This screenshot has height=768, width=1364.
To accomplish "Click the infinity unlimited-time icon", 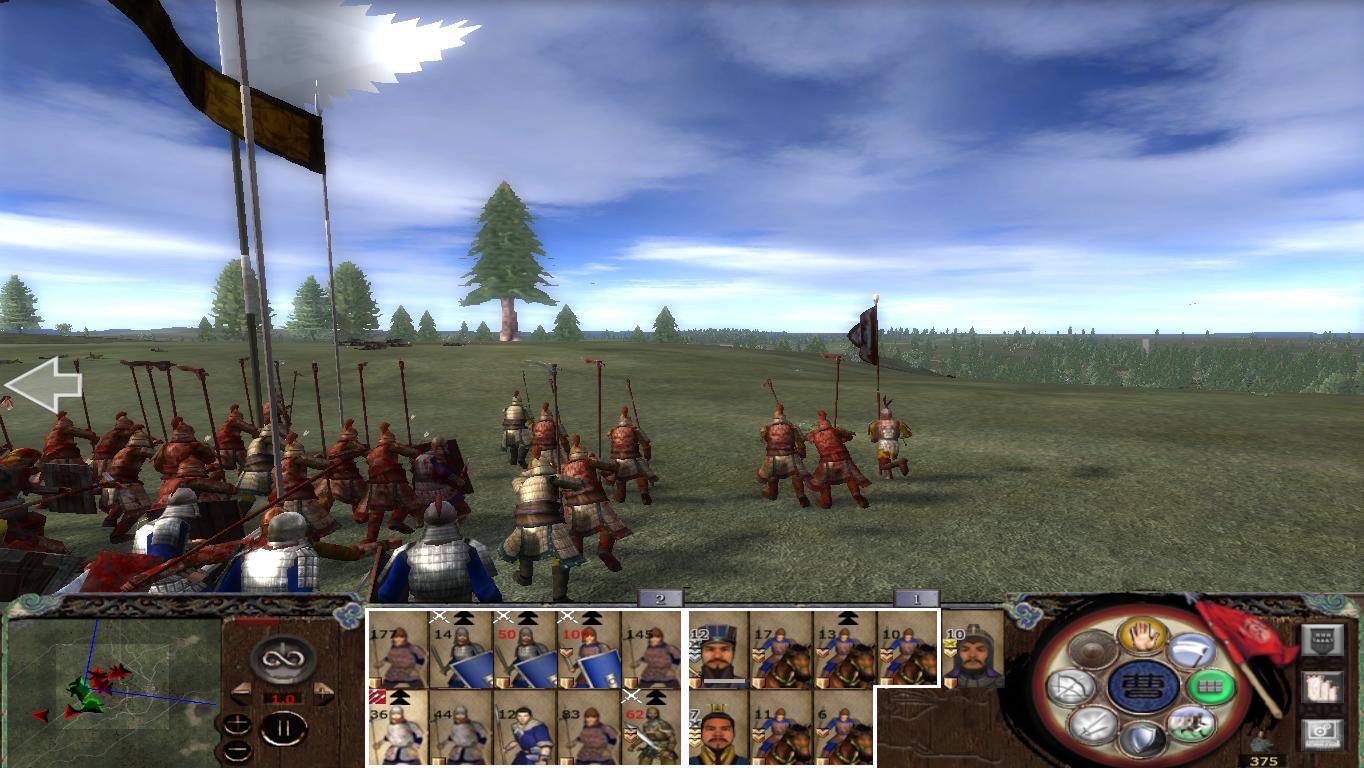I will (282, 660).
